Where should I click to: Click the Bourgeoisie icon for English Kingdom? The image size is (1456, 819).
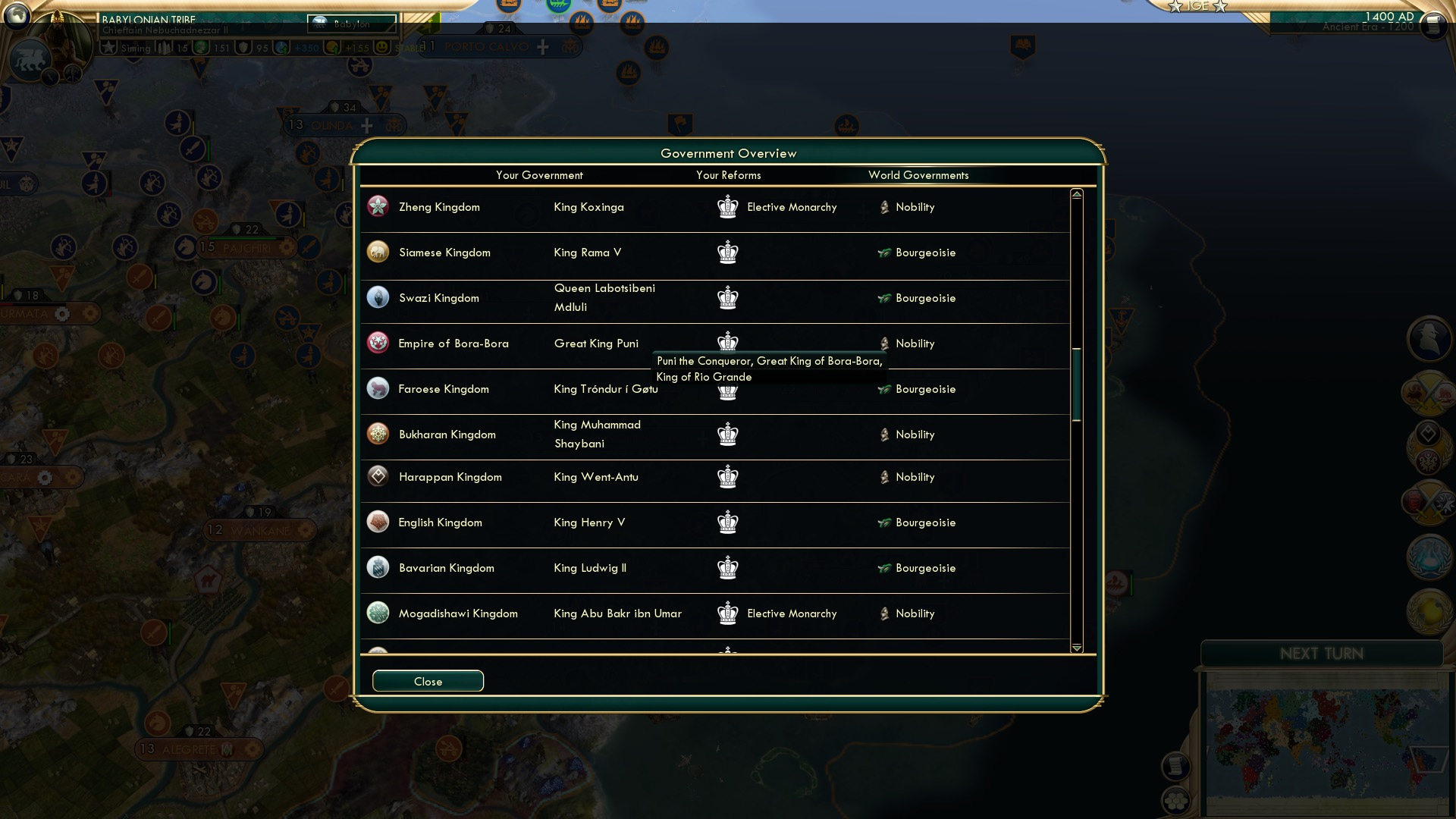click(x=886, y=522)
